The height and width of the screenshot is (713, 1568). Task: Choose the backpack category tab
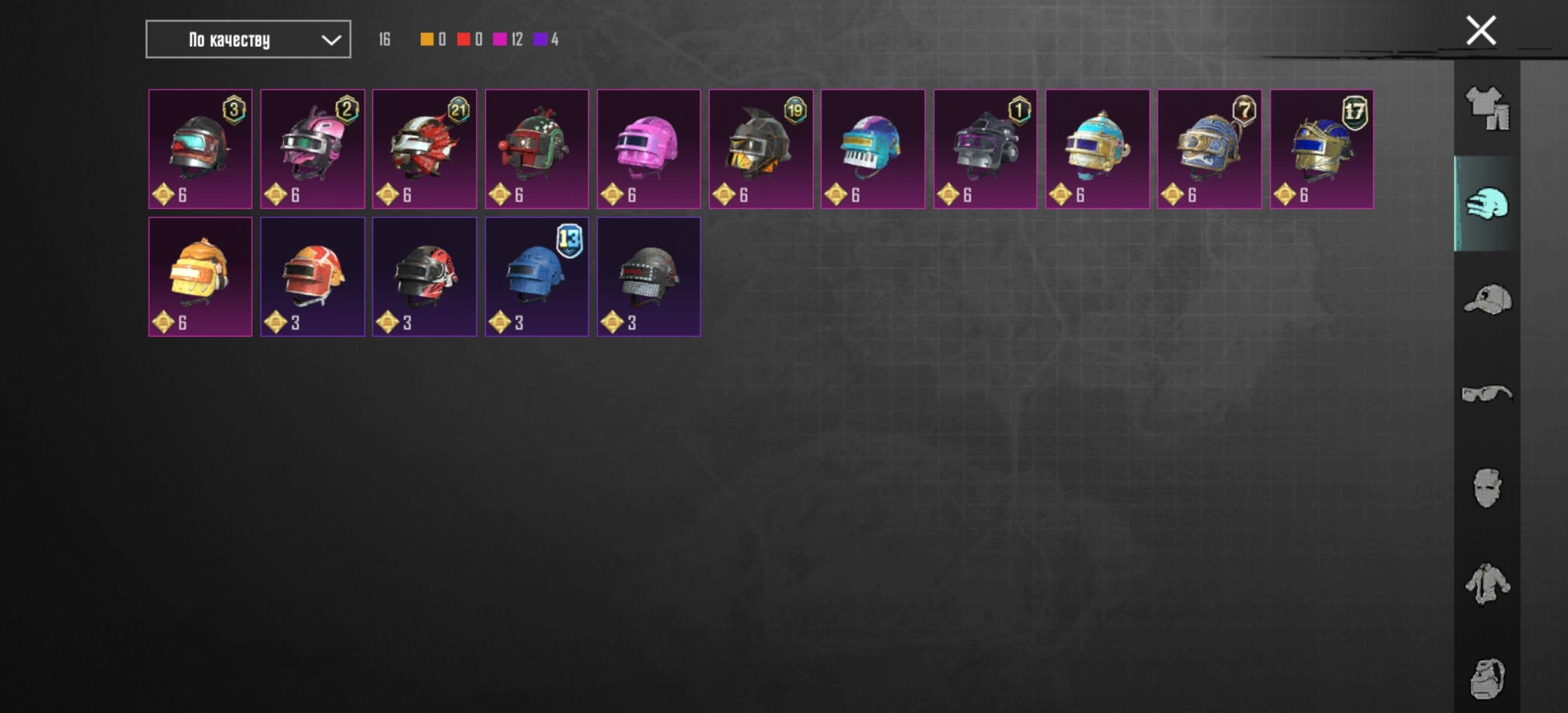pyautogui.click(x=1487, y=678)
